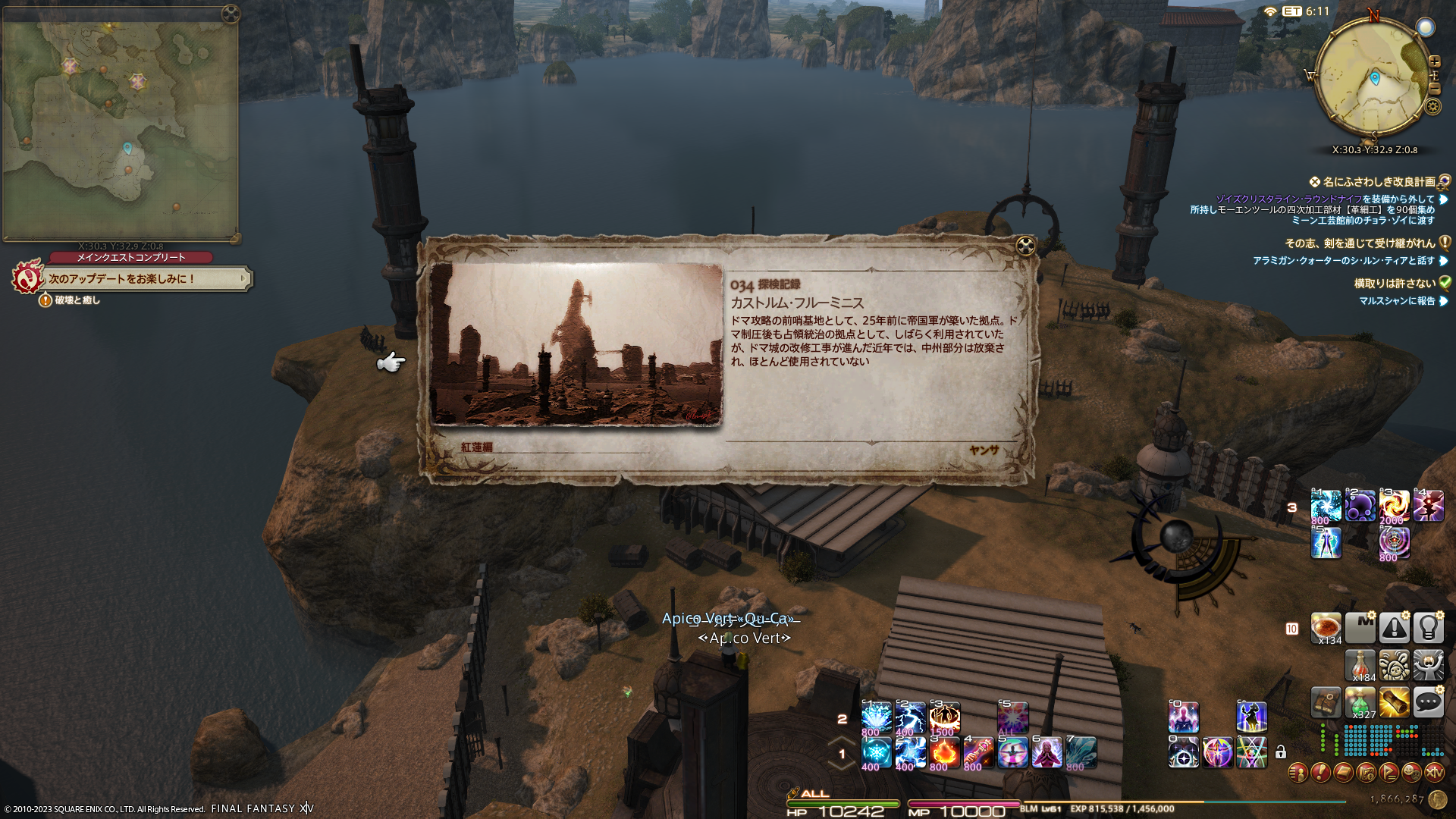Select the その志、剣を通じて受け継がれん quest
Screen dimensions: 1456x819
pyautogui.click(x=1360, y=243)
